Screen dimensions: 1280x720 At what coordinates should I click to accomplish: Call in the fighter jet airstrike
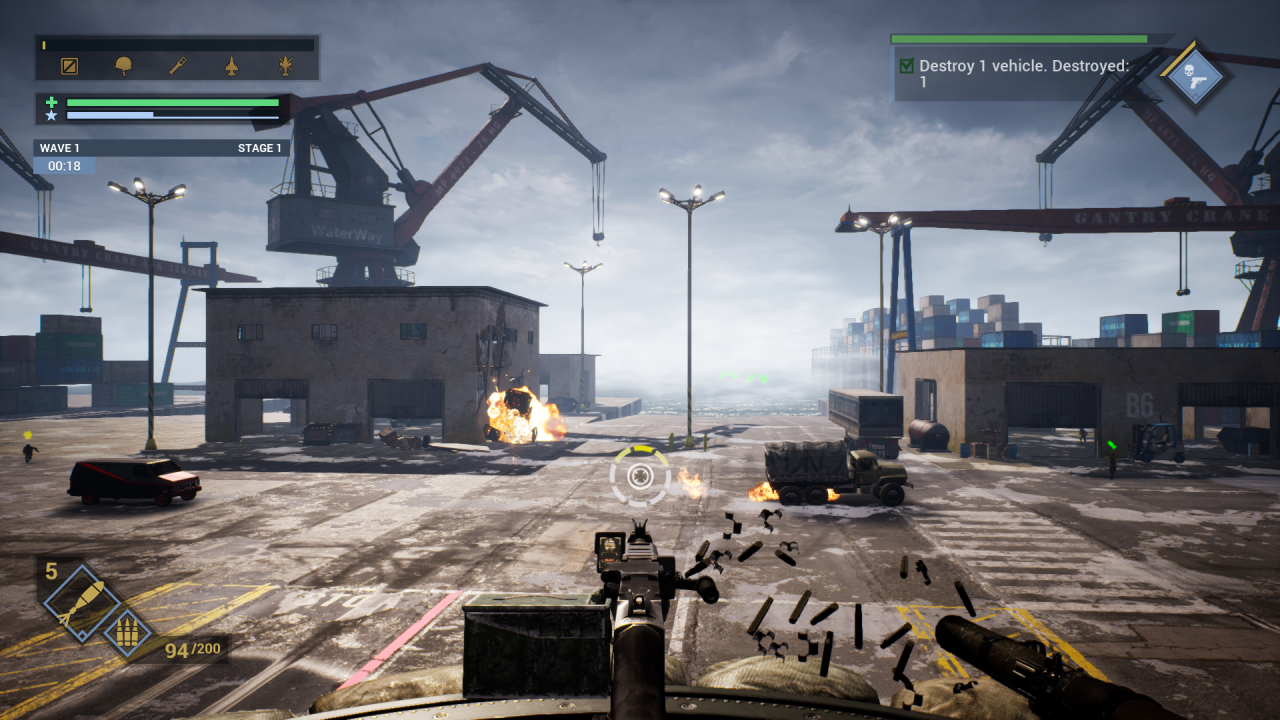tap(232, 67)
